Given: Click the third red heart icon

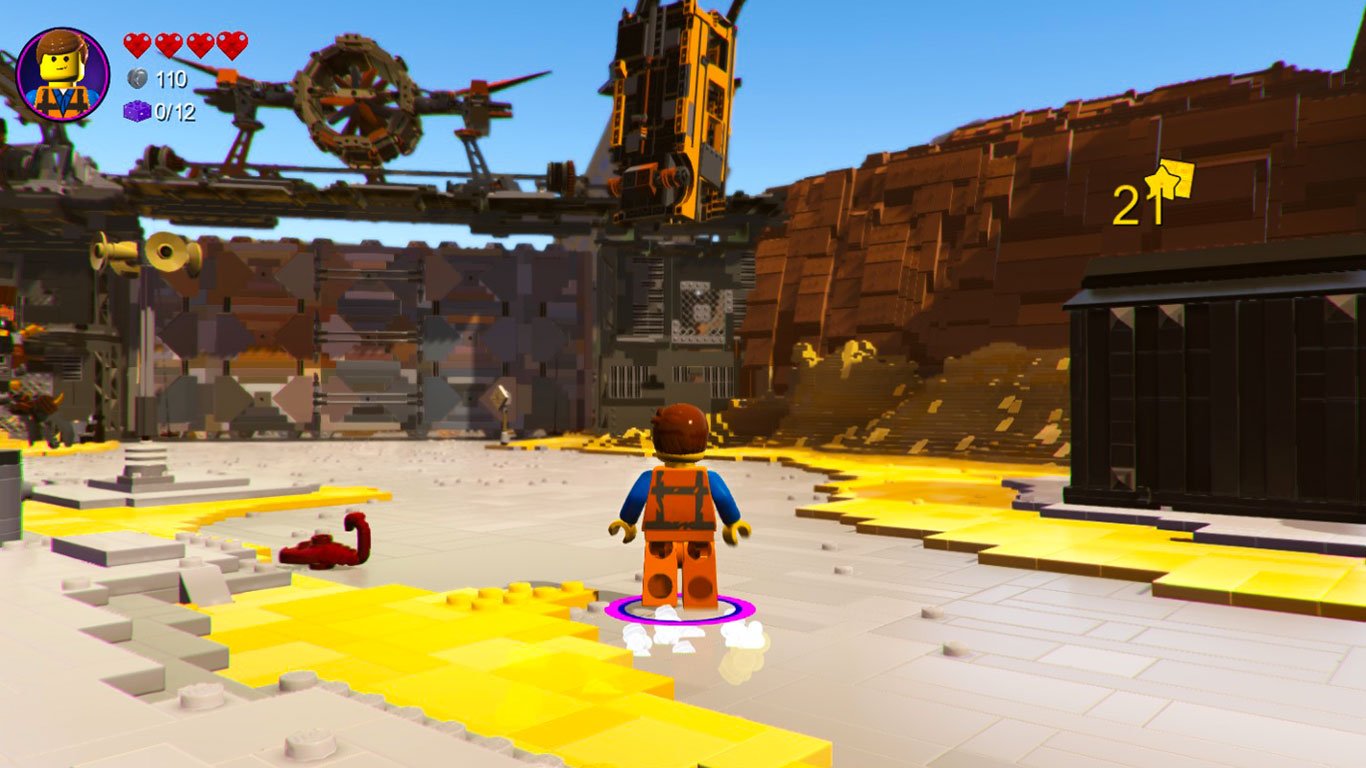Looking at the screenshot, I should point(199,42).
